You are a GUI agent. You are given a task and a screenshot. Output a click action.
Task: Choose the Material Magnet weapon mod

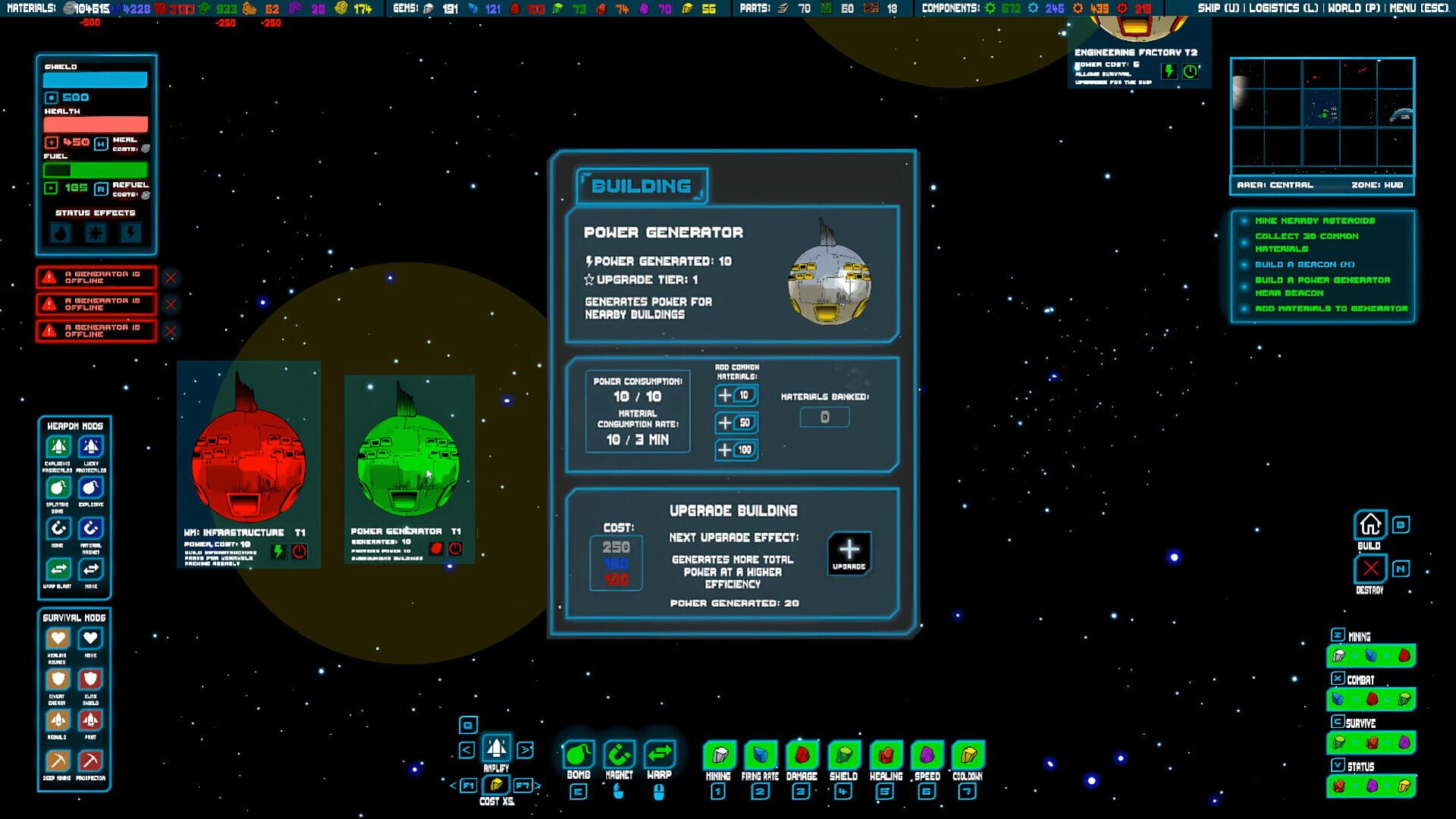click(90, 529)
